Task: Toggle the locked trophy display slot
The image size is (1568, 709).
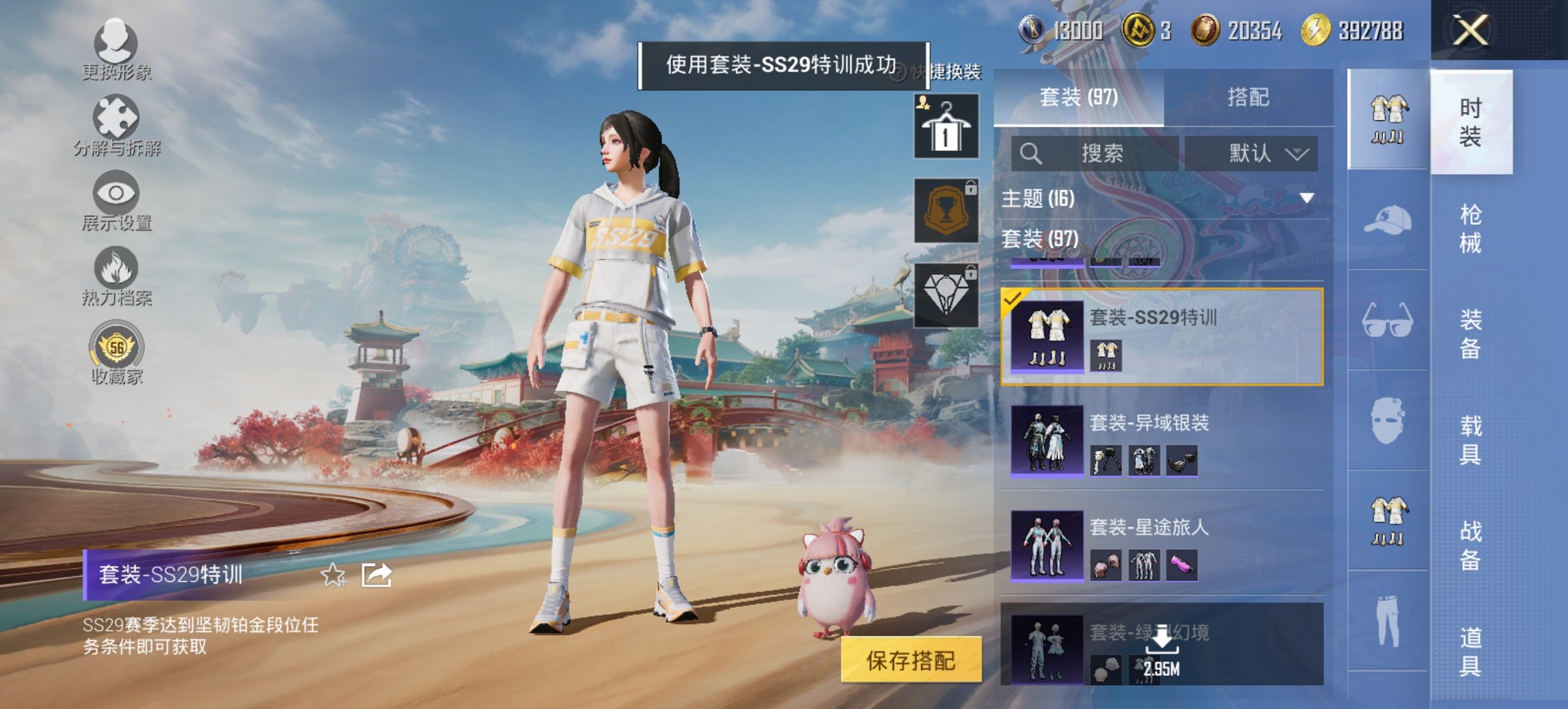Action: 946,210
